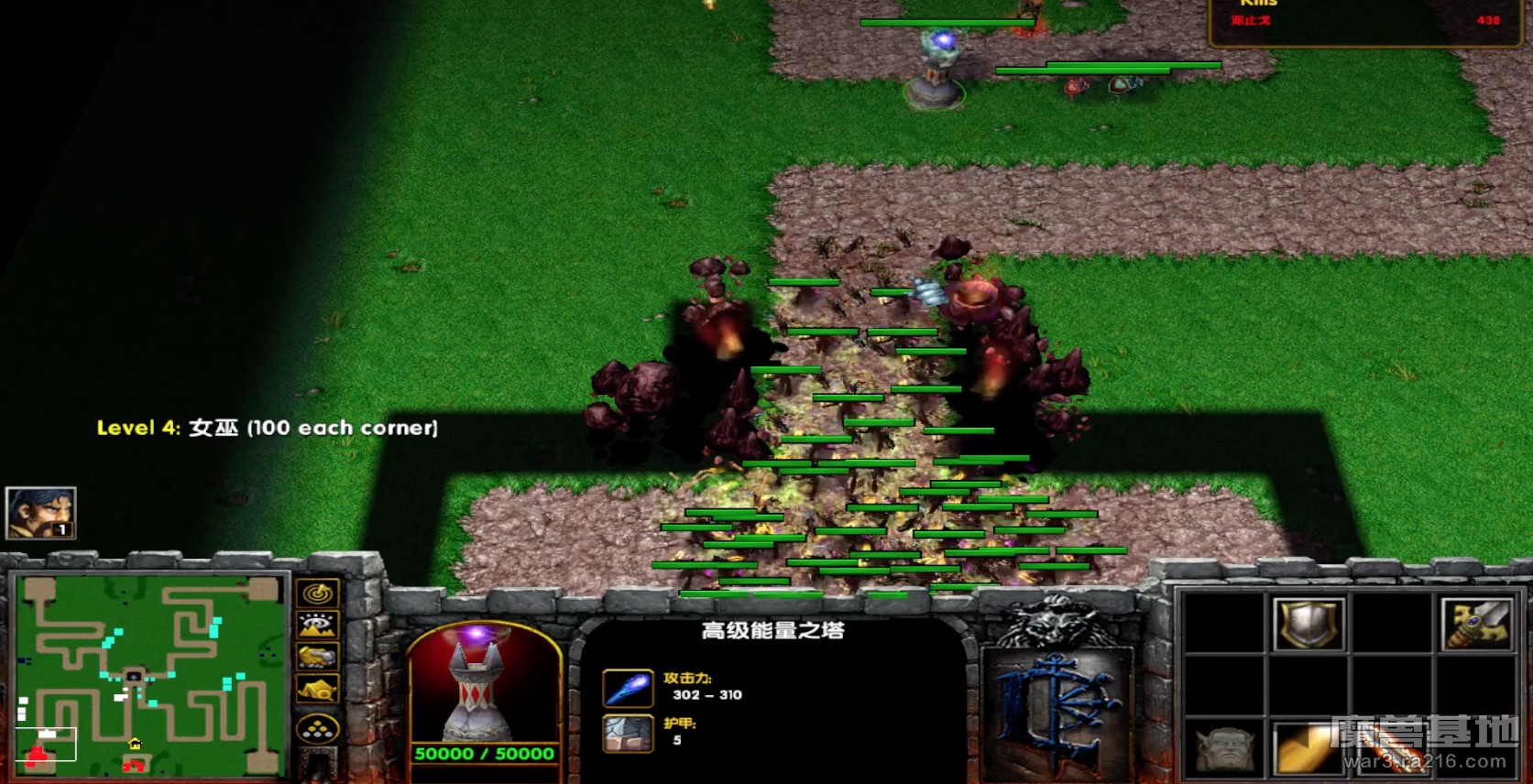Inspect the blue bolt attack damage icon
Image resolution: width=1533 pixels, height=784 pixels.
pos(628,688)
